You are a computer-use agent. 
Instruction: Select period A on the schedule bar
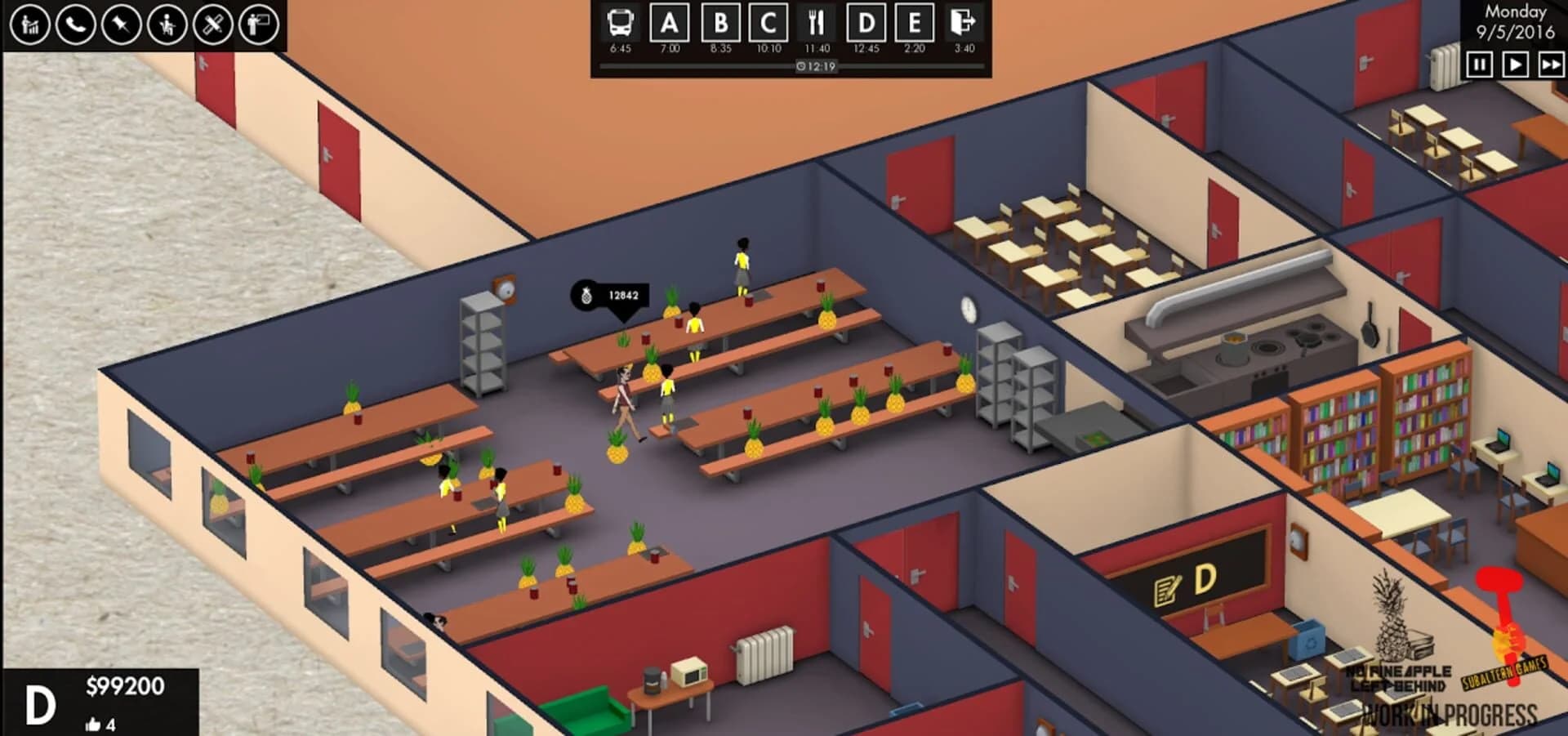(666, 25)
